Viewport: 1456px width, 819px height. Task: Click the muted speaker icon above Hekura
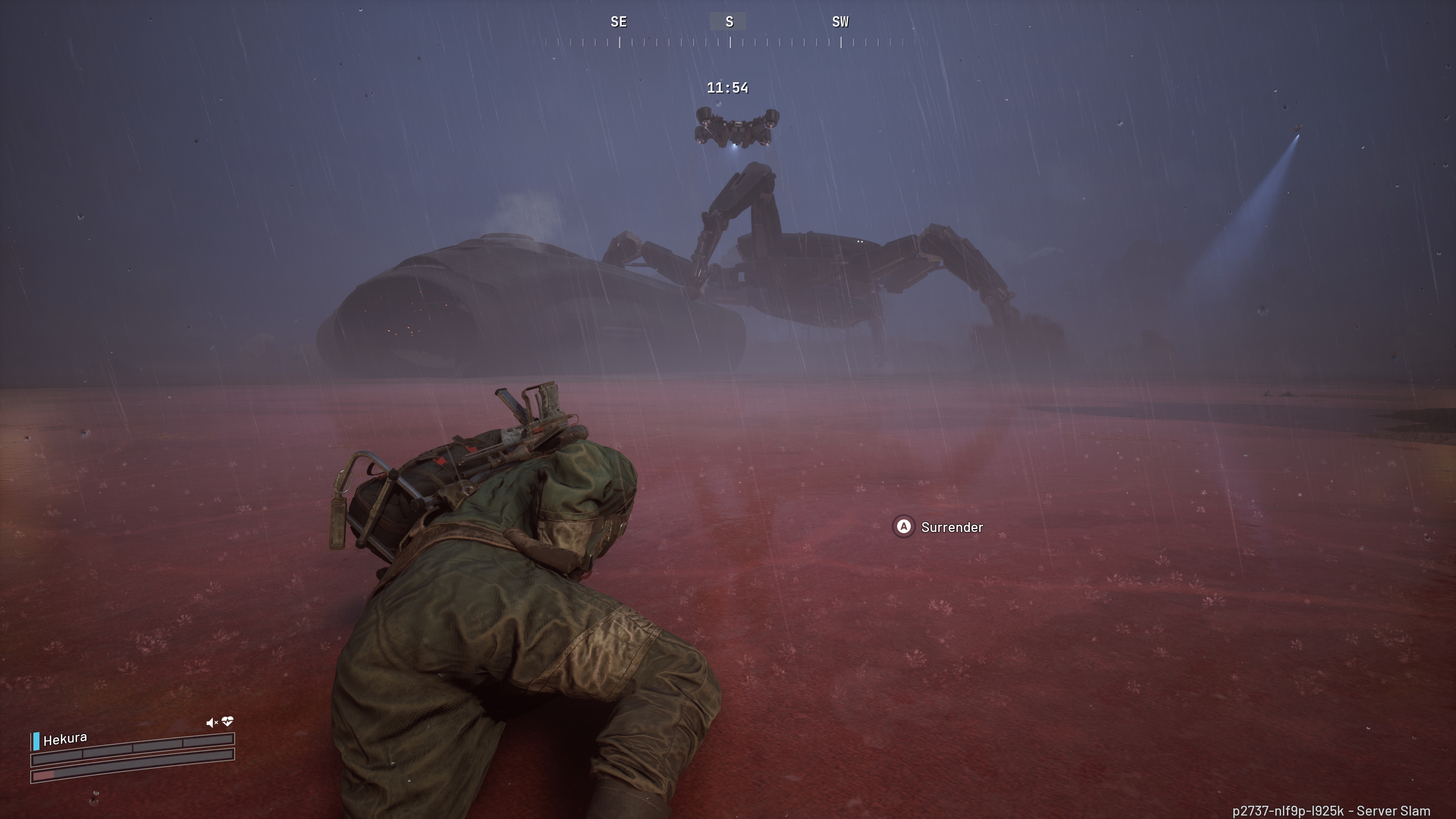(x=212, y=722)
